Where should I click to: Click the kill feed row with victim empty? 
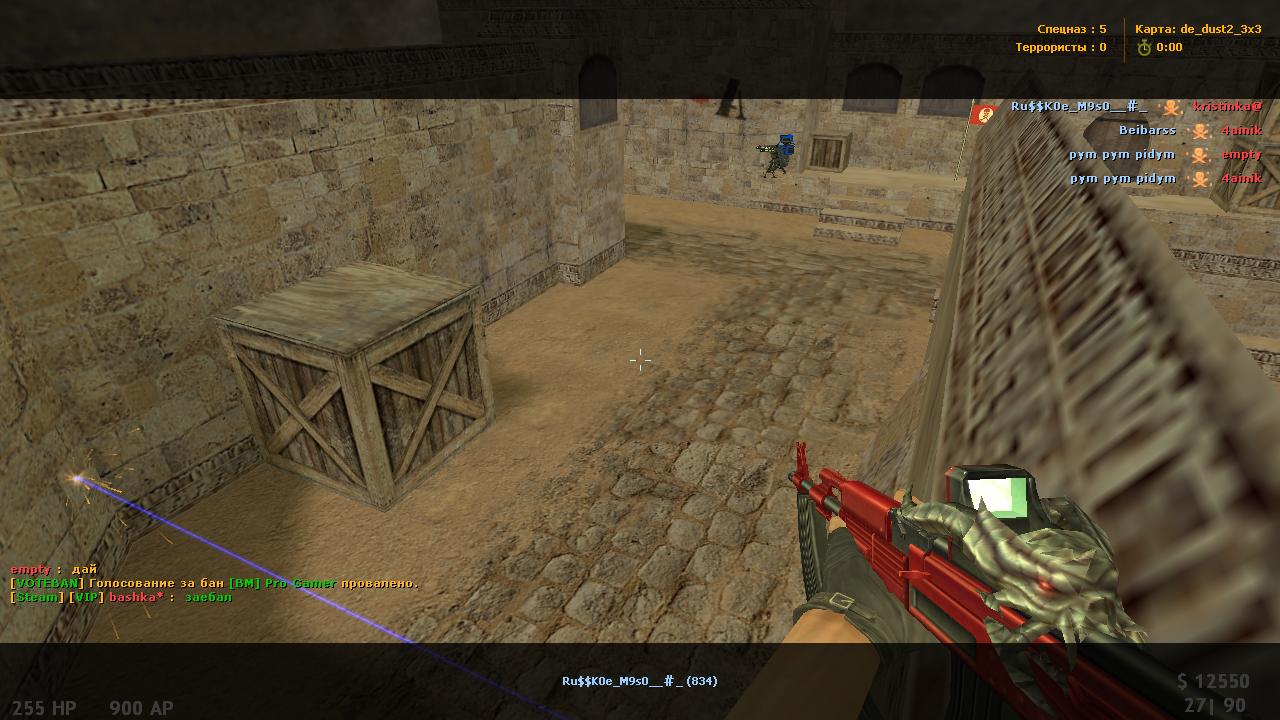[x=1165, y=154]
